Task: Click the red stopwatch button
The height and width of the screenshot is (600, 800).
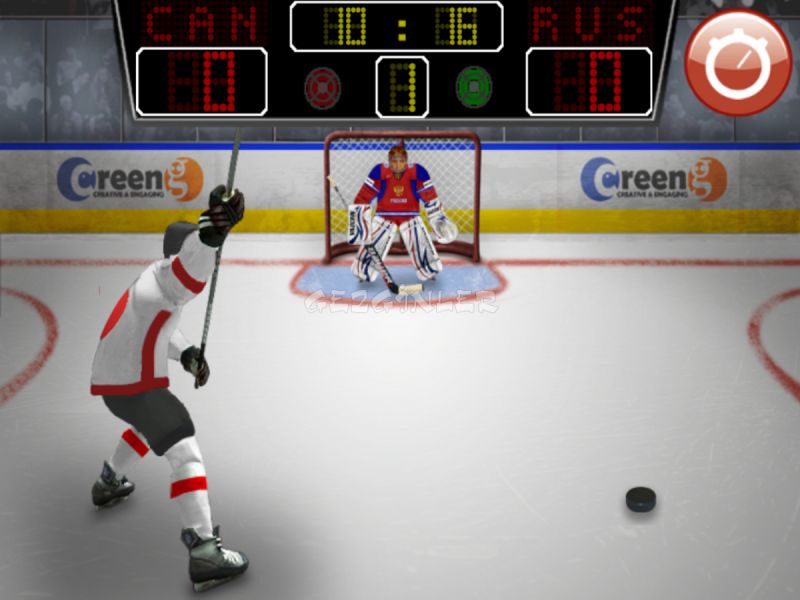Action: click(x=738, y=62)
